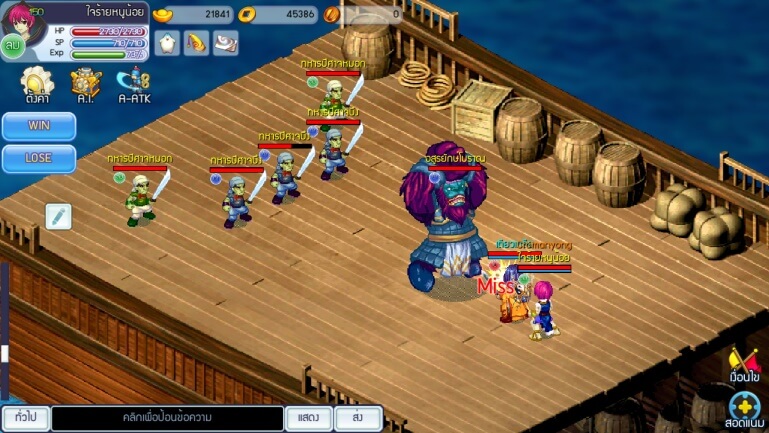769x433 pixels.
Task: Select the white shell item icon
Action: pos(227,43)
